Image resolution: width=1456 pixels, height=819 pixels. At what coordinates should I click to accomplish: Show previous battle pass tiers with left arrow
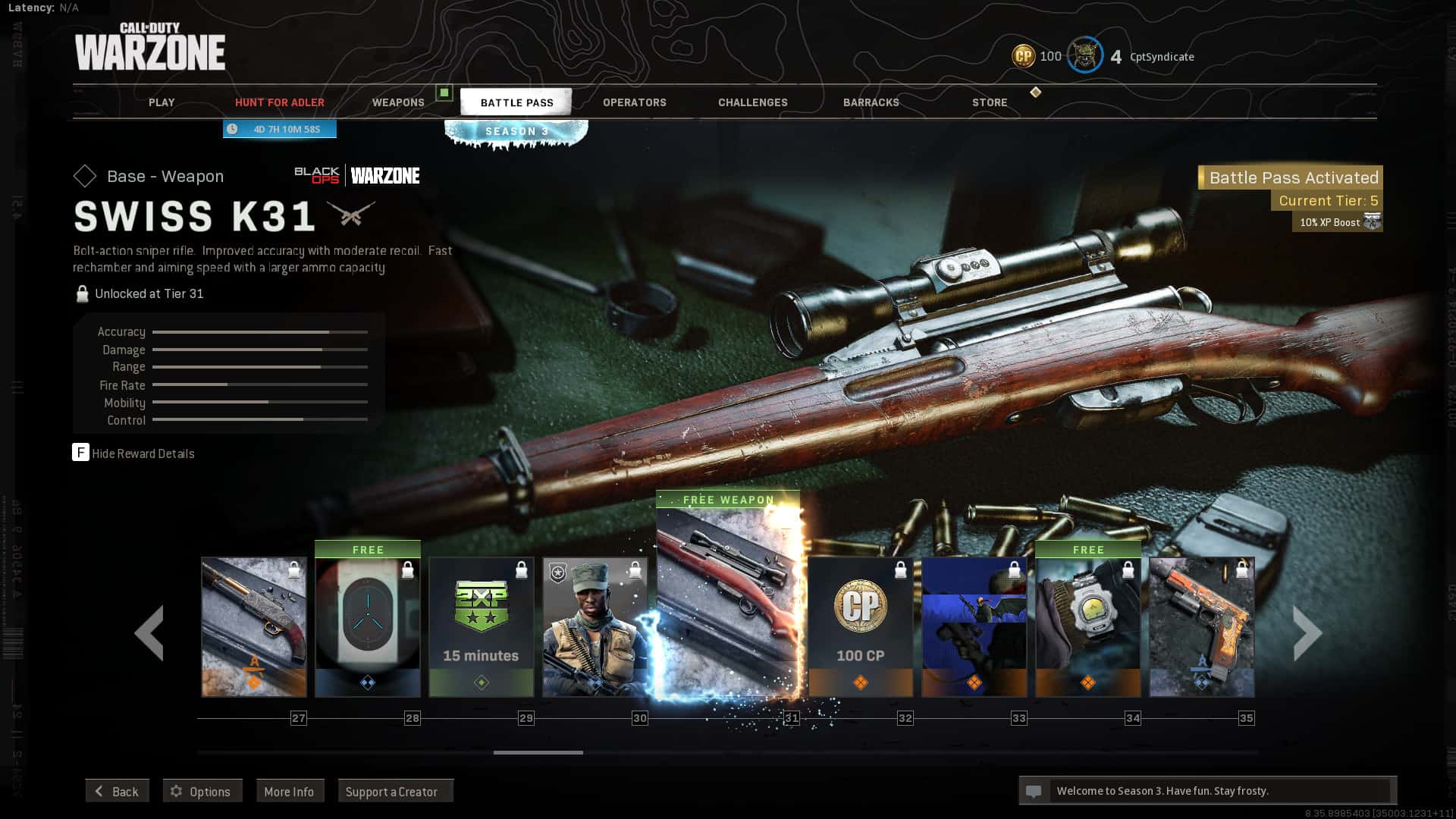point(149,632)
